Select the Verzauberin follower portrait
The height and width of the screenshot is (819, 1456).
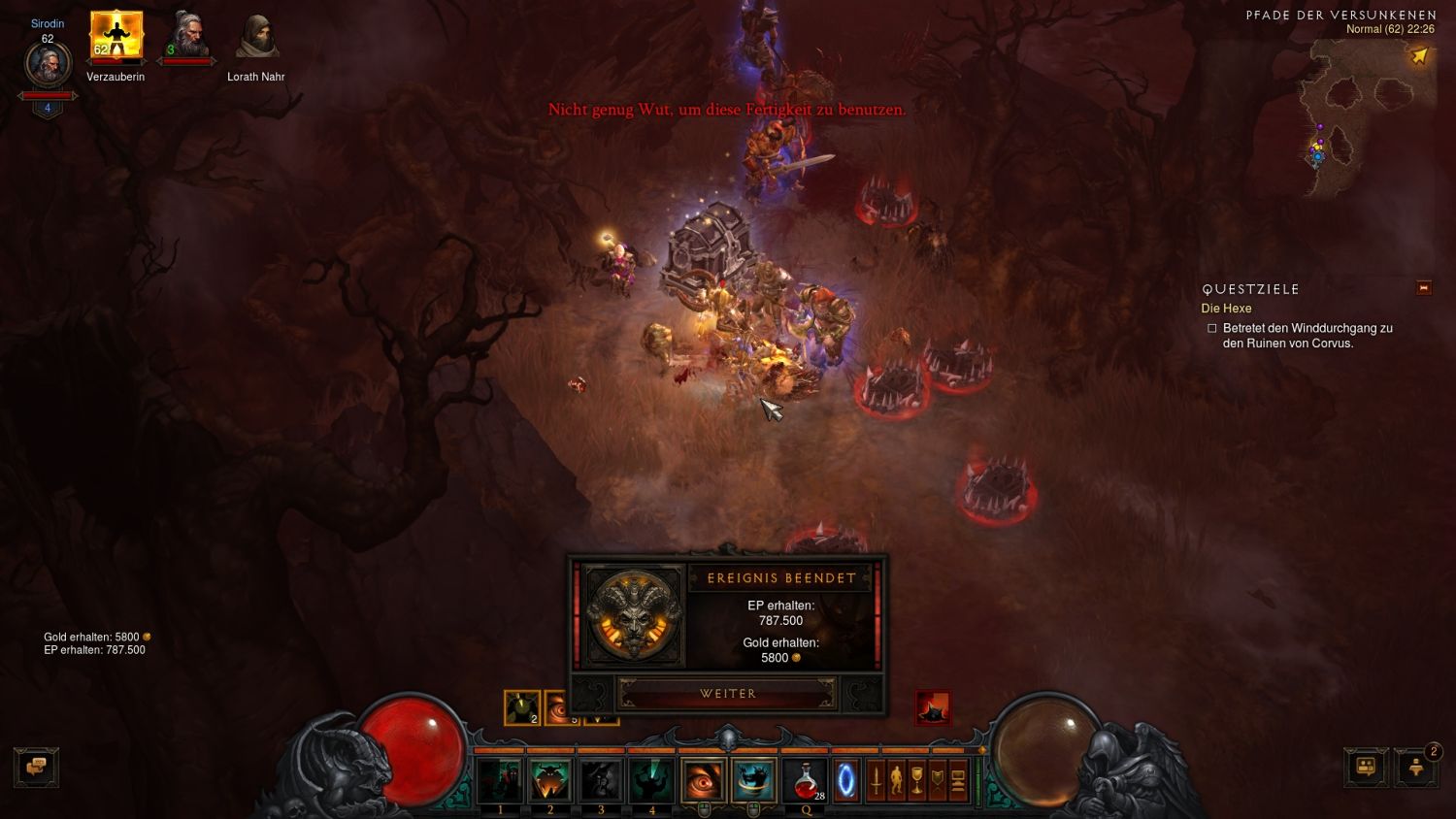[x=116, y=37]
